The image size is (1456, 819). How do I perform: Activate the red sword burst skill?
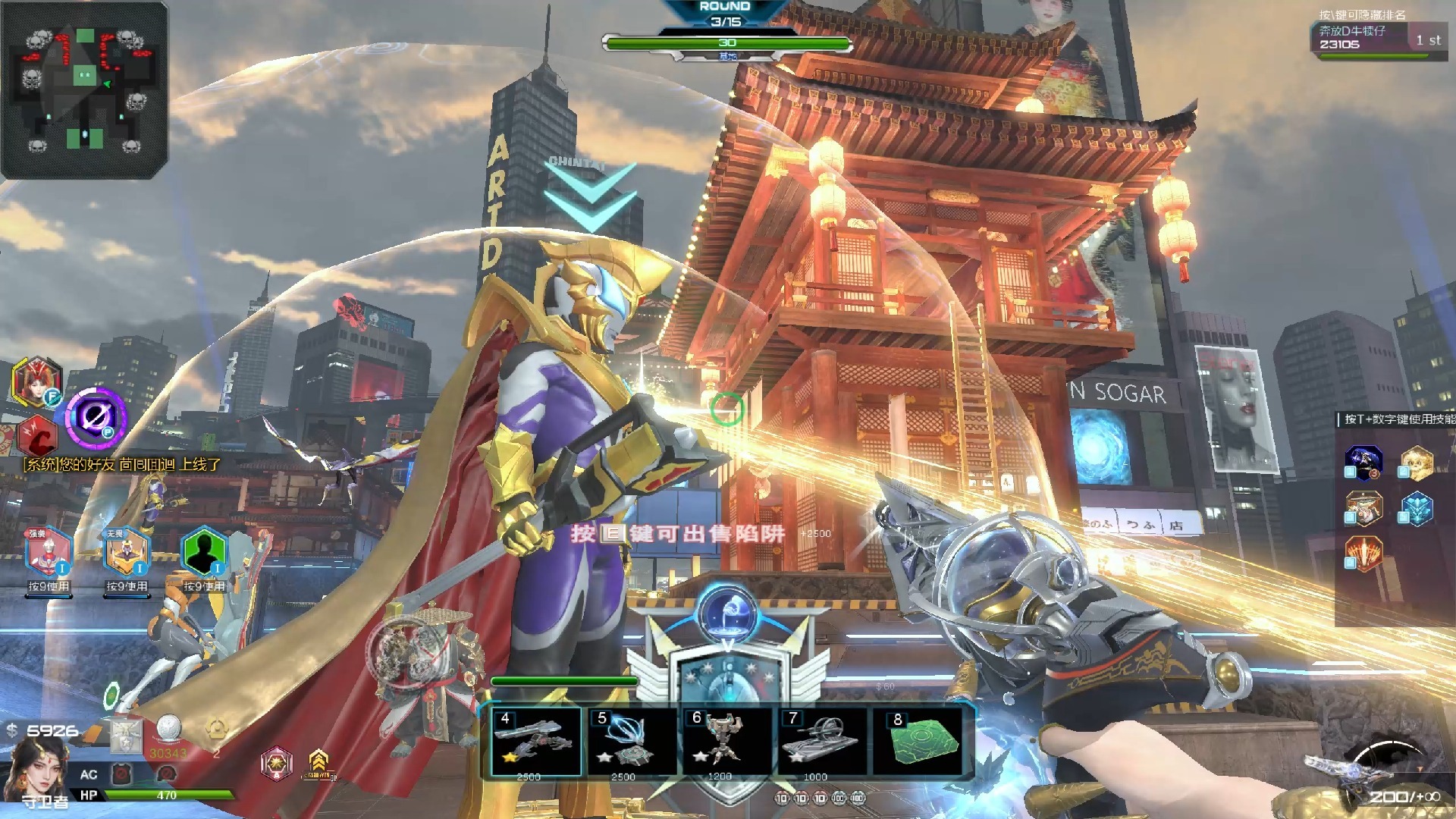(x=1363, y=554)
